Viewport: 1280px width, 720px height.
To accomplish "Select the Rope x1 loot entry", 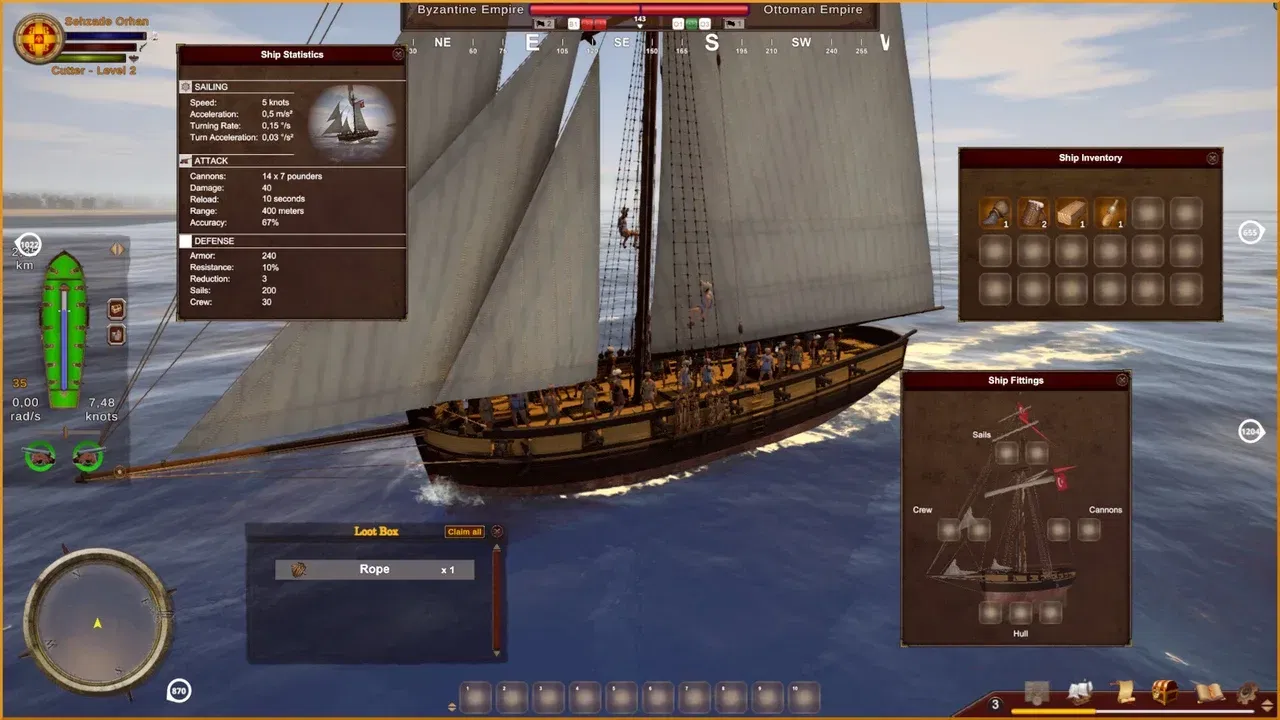I will click(x=373, y=569).
